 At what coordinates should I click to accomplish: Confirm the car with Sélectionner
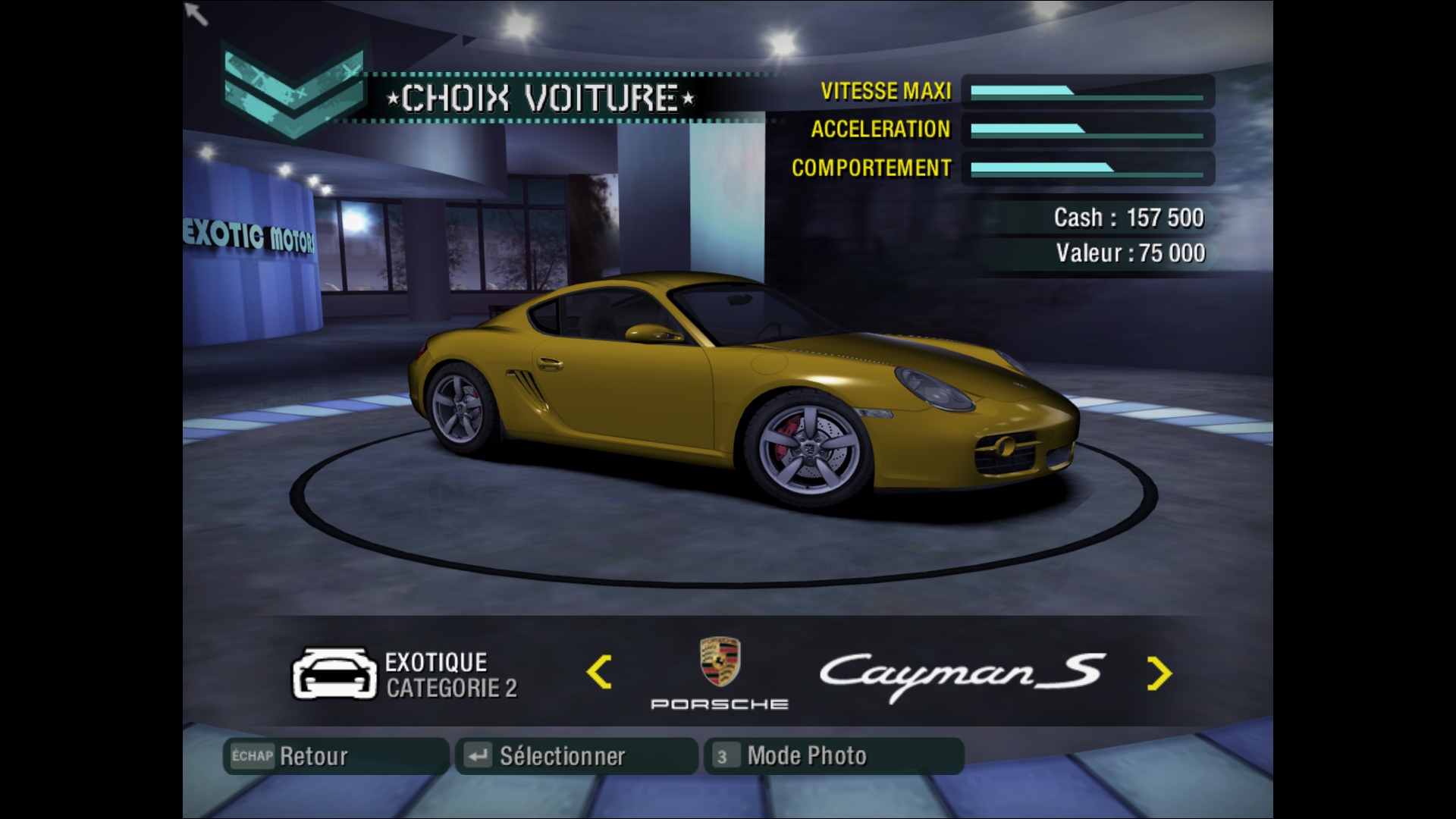point(576,756)
